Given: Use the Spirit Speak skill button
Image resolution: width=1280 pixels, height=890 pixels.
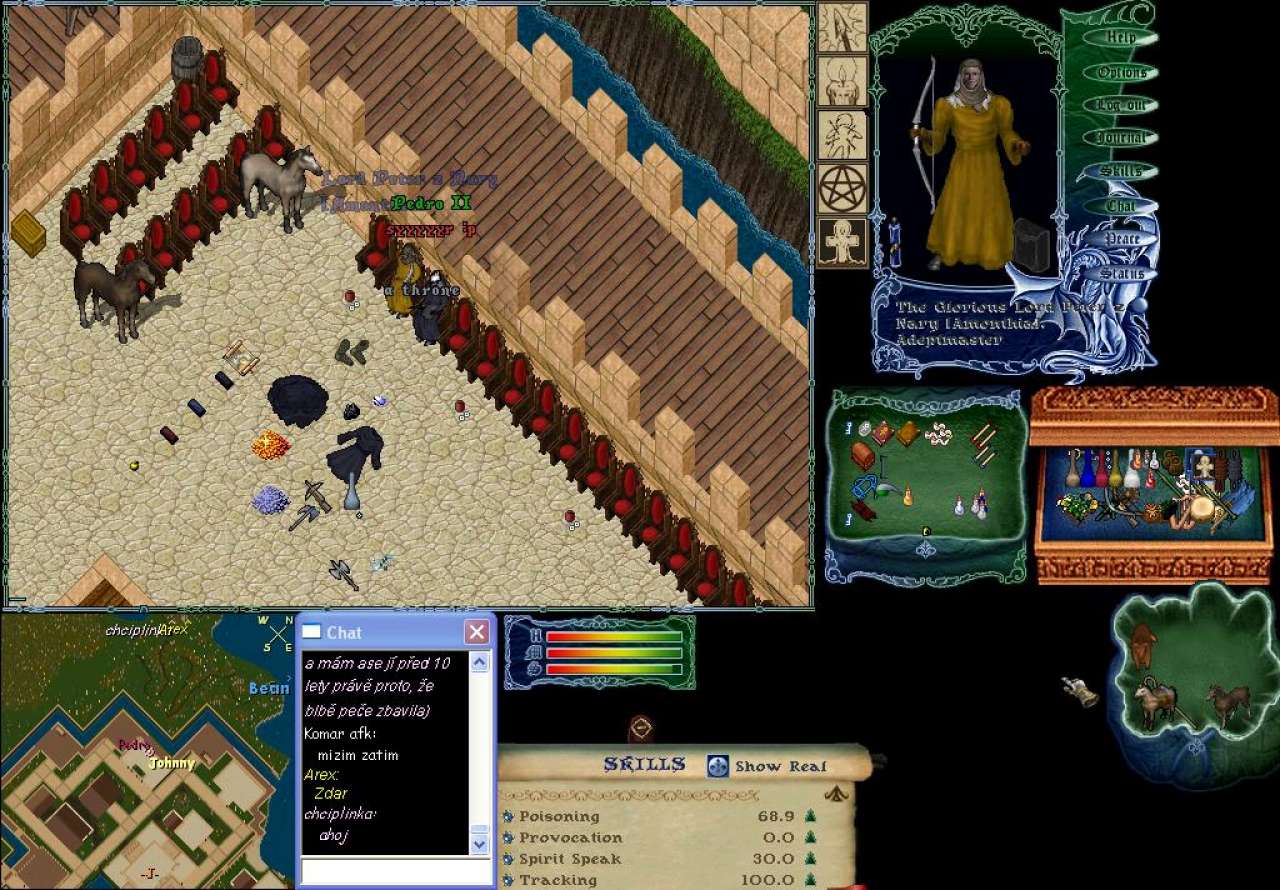Looking at the screenshot, I should click(507, 859).
